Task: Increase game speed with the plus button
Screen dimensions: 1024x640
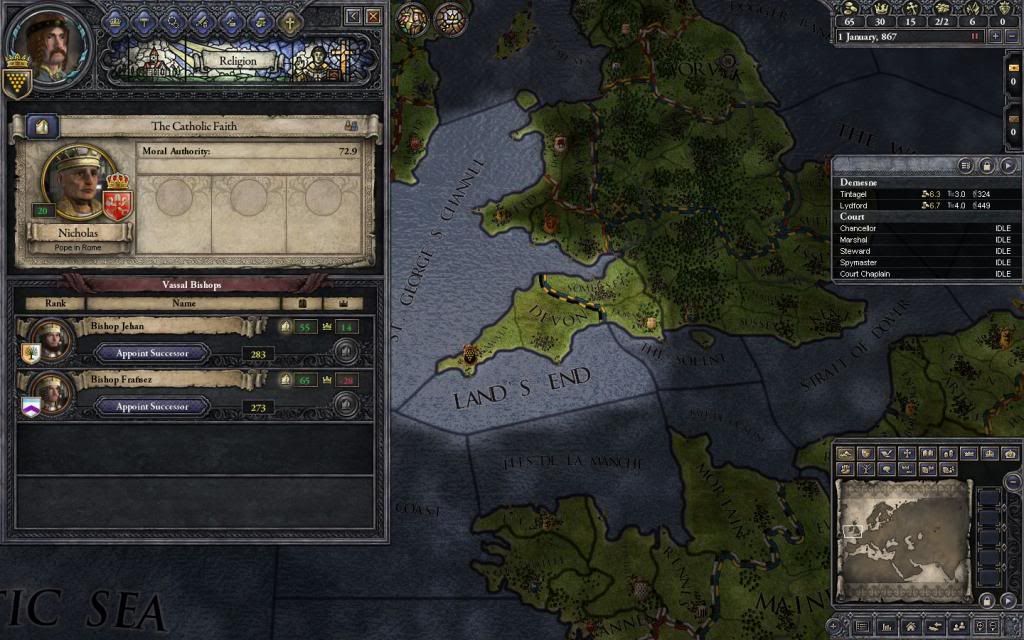Action: 994,36
